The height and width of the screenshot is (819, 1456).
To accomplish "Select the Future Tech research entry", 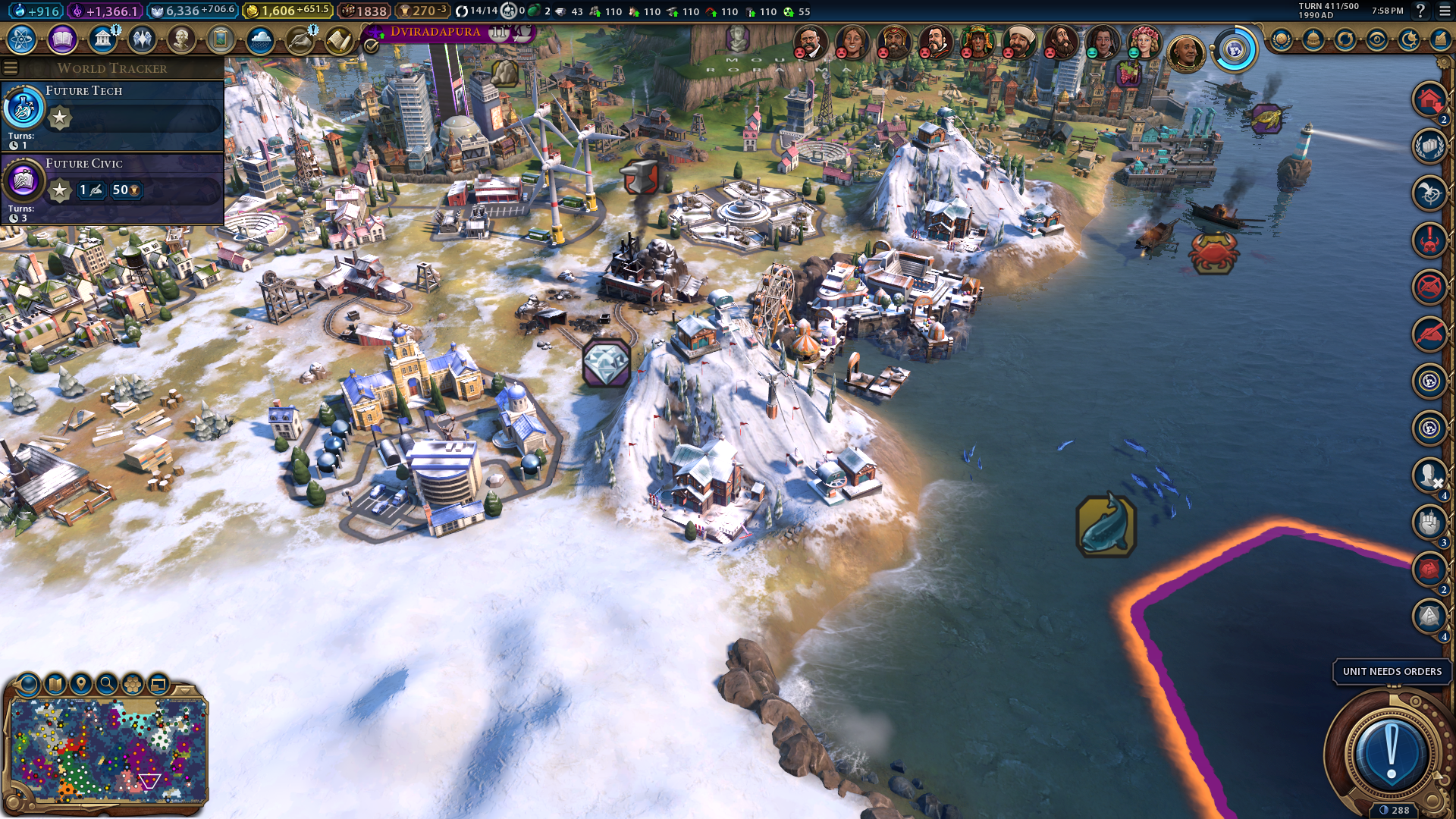I will pos(112,114).
